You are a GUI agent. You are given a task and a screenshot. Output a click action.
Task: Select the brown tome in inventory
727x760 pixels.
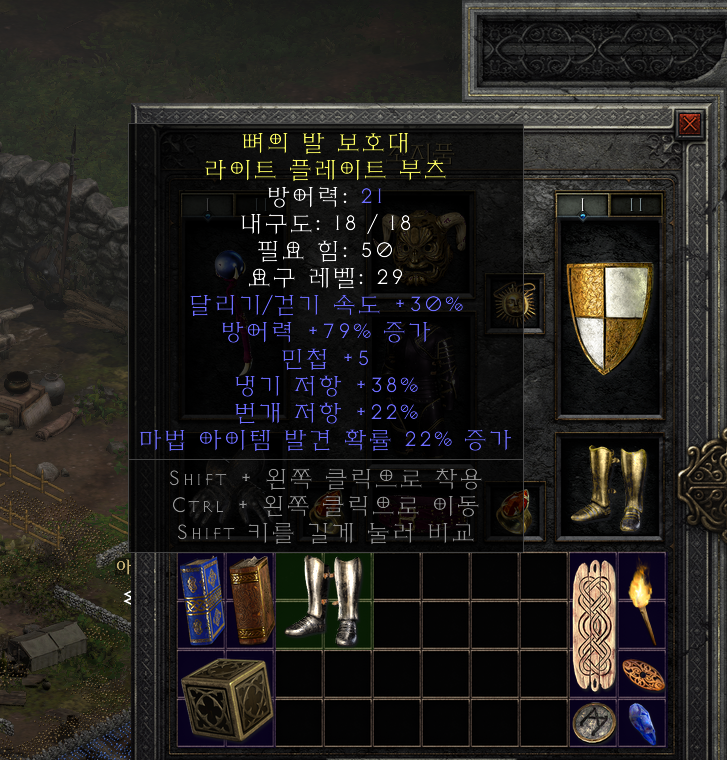point(250,599)
